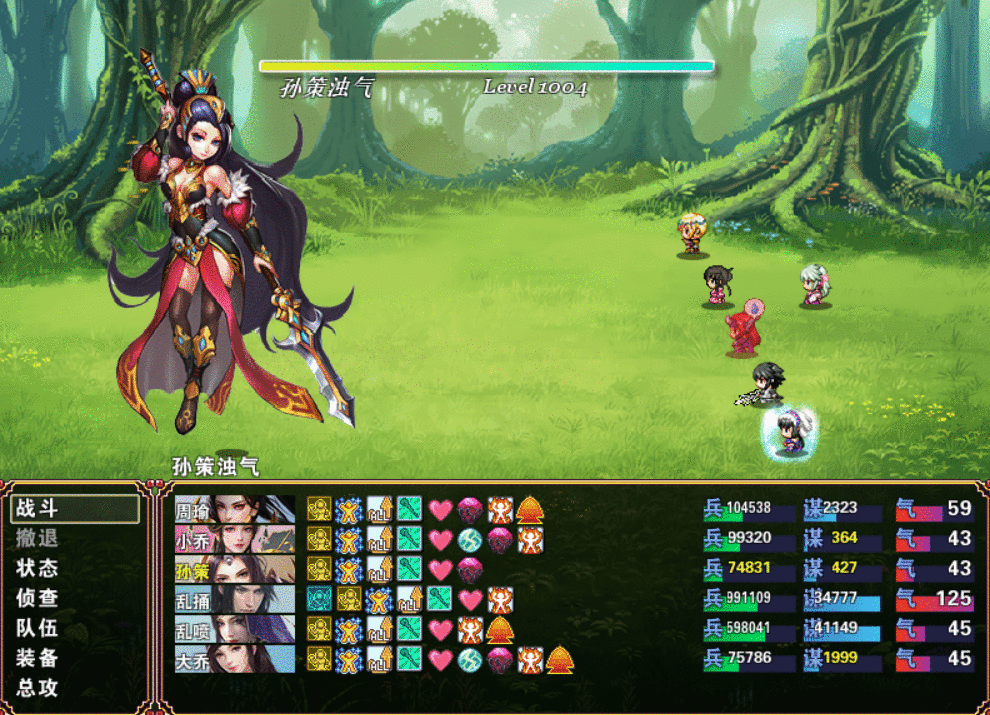
Task: Choose 乱喷 in the party list
Action: (x=235, y=629)
